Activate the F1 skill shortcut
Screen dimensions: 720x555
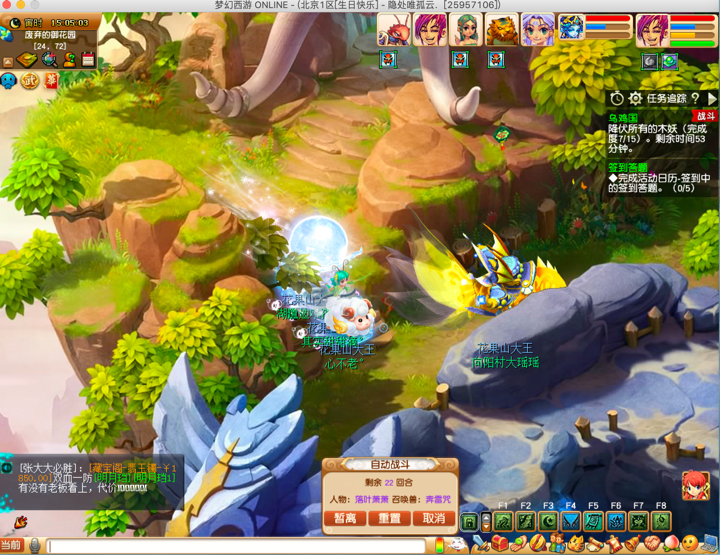tap(503, 521)
